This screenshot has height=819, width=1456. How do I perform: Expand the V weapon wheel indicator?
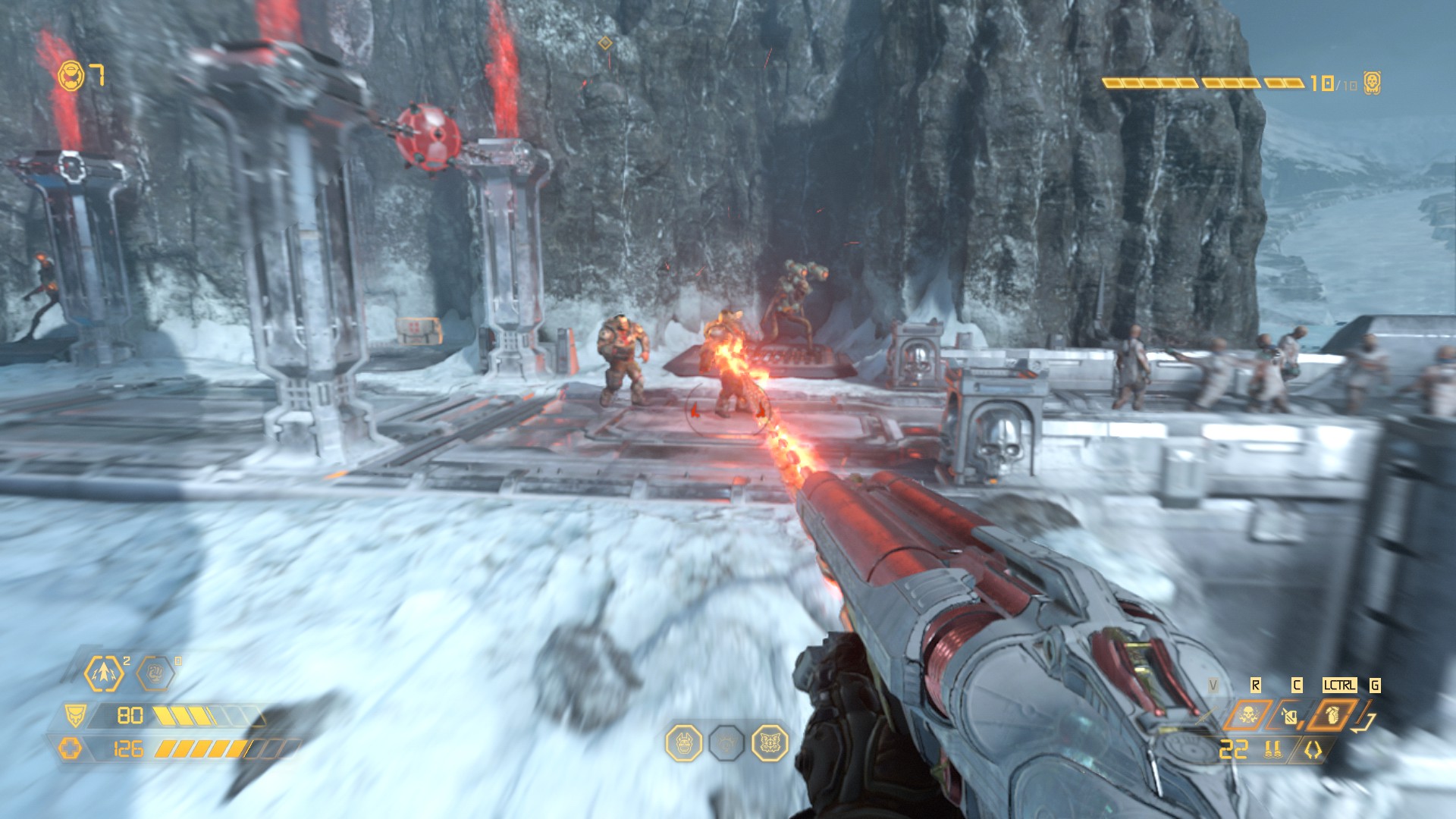(1213, 686)
